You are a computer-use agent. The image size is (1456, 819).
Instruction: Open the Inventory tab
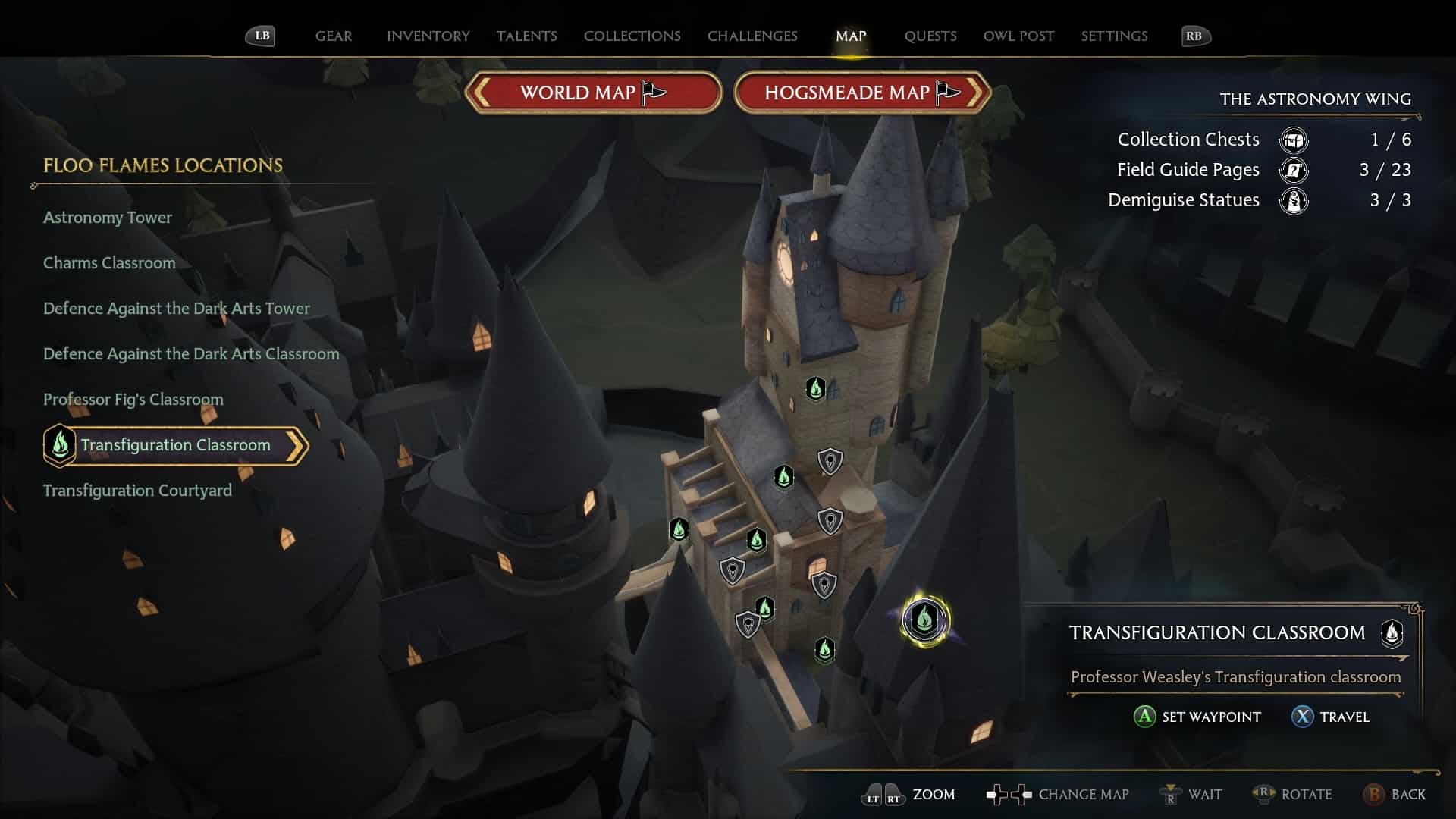tap(428, 36)
